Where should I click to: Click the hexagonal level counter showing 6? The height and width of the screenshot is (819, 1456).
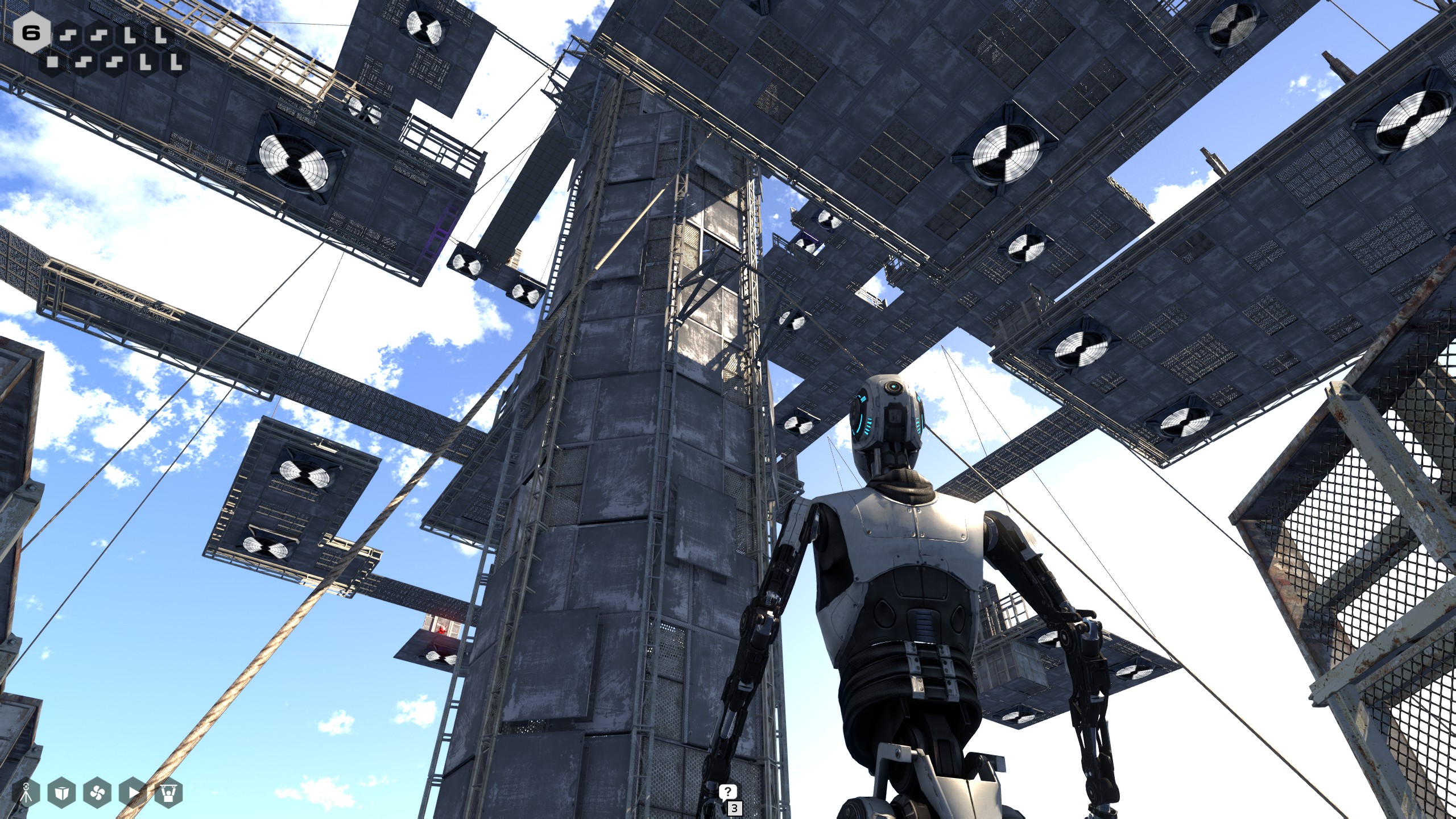coord(31,33)
